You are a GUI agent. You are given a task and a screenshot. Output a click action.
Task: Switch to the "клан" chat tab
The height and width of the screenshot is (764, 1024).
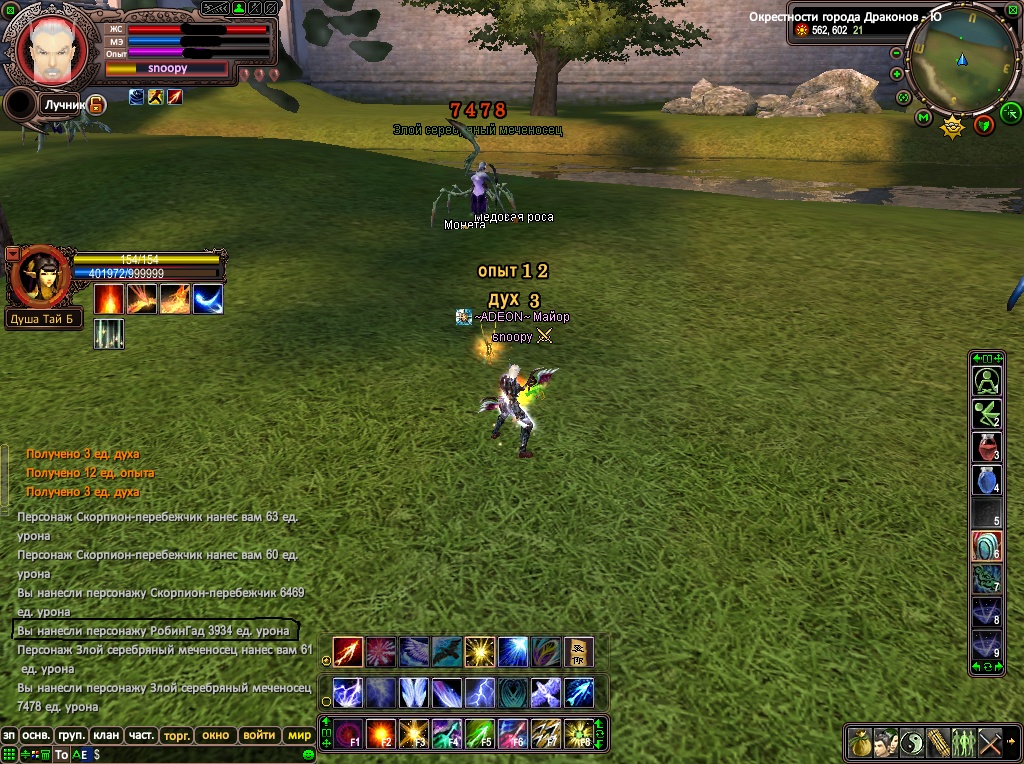[106, 735]
